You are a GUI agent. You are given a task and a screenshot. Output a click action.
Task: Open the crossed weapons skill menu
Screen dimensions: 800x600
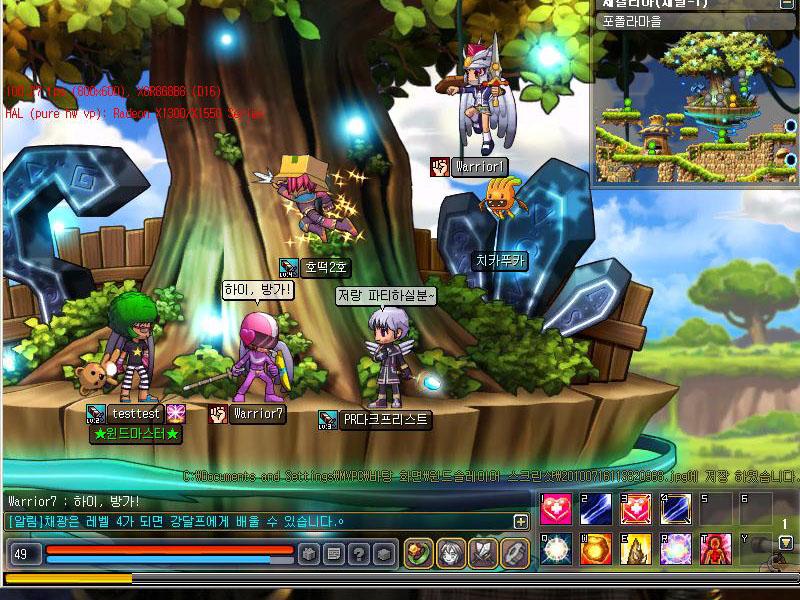point(483,553)
